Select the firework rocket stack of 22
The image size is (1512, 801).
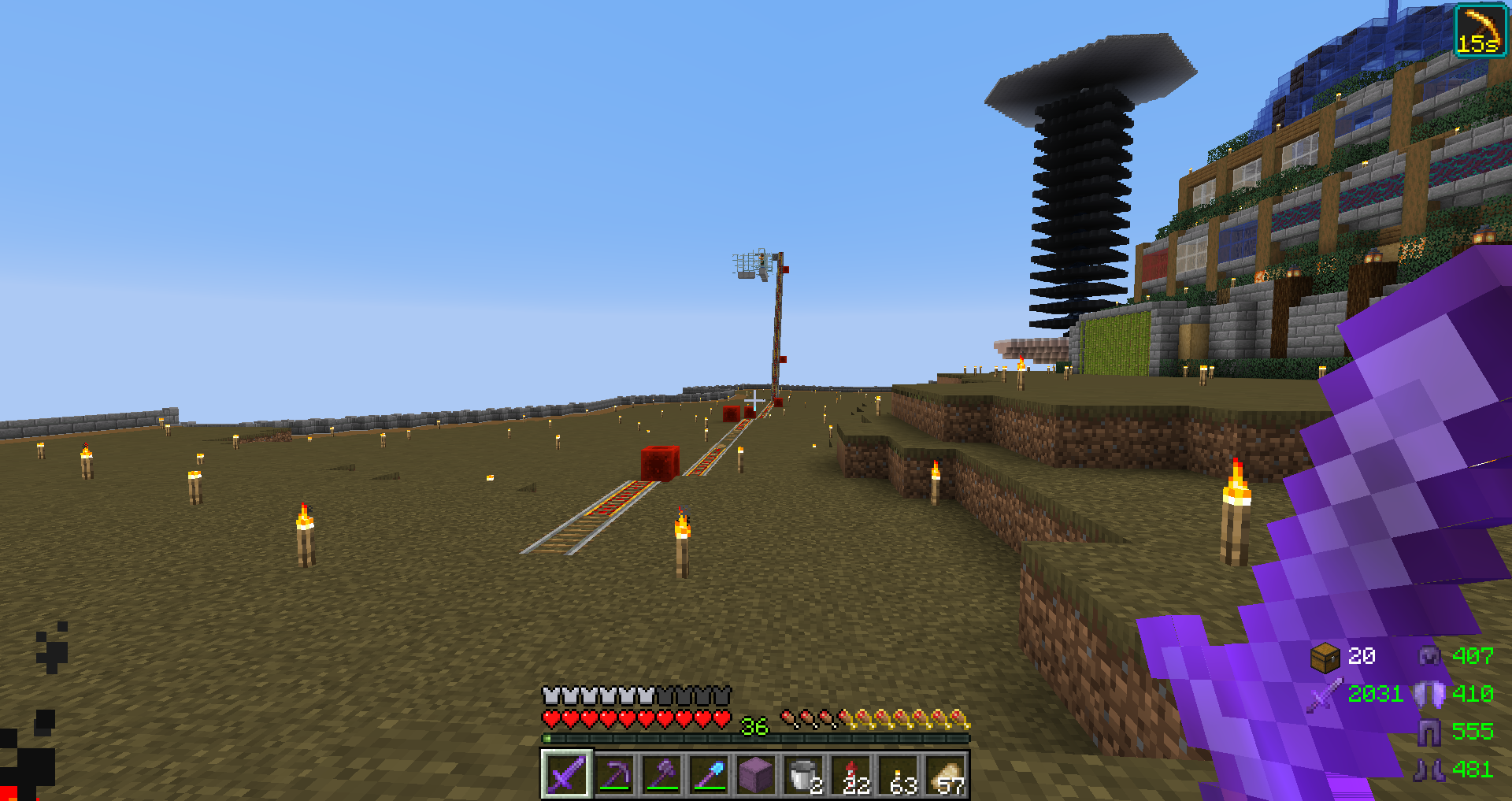852,775
